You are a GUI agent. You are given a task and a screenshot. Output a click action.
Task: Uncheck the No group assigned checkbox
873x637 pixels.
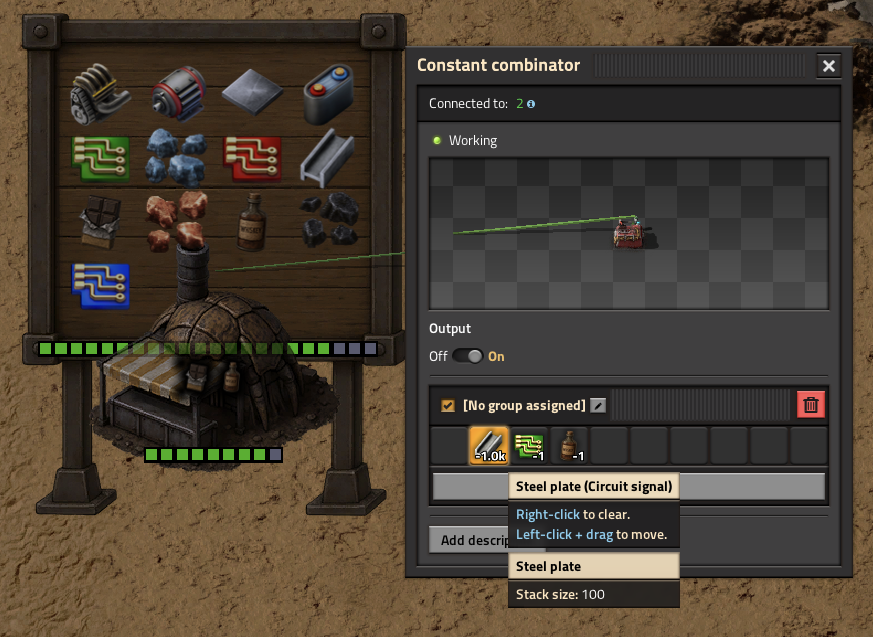pos(448,406)
